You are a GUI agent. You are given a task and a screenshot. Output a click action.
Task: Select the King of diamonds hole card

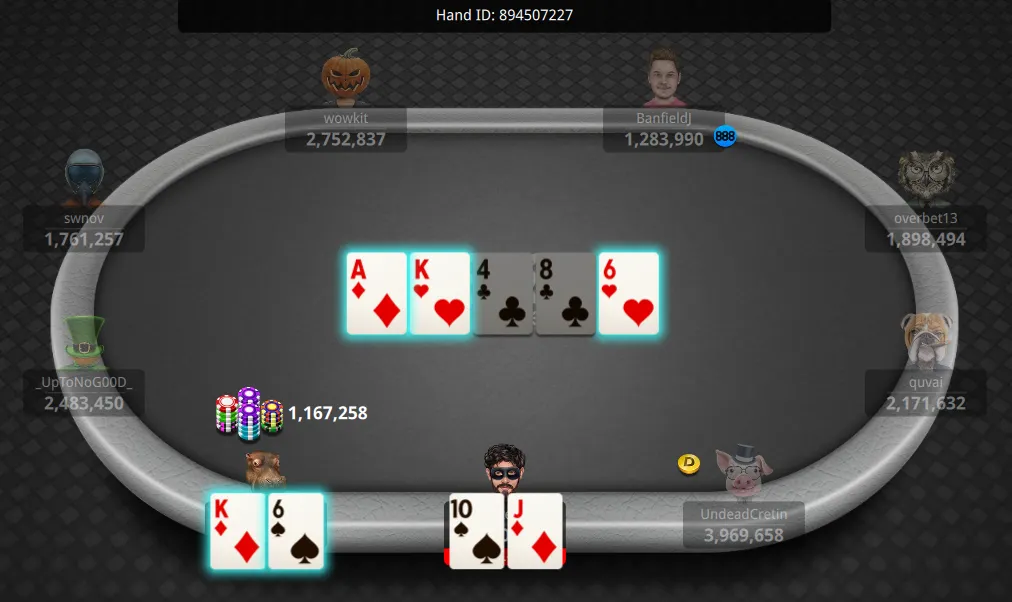pos(238,531)
